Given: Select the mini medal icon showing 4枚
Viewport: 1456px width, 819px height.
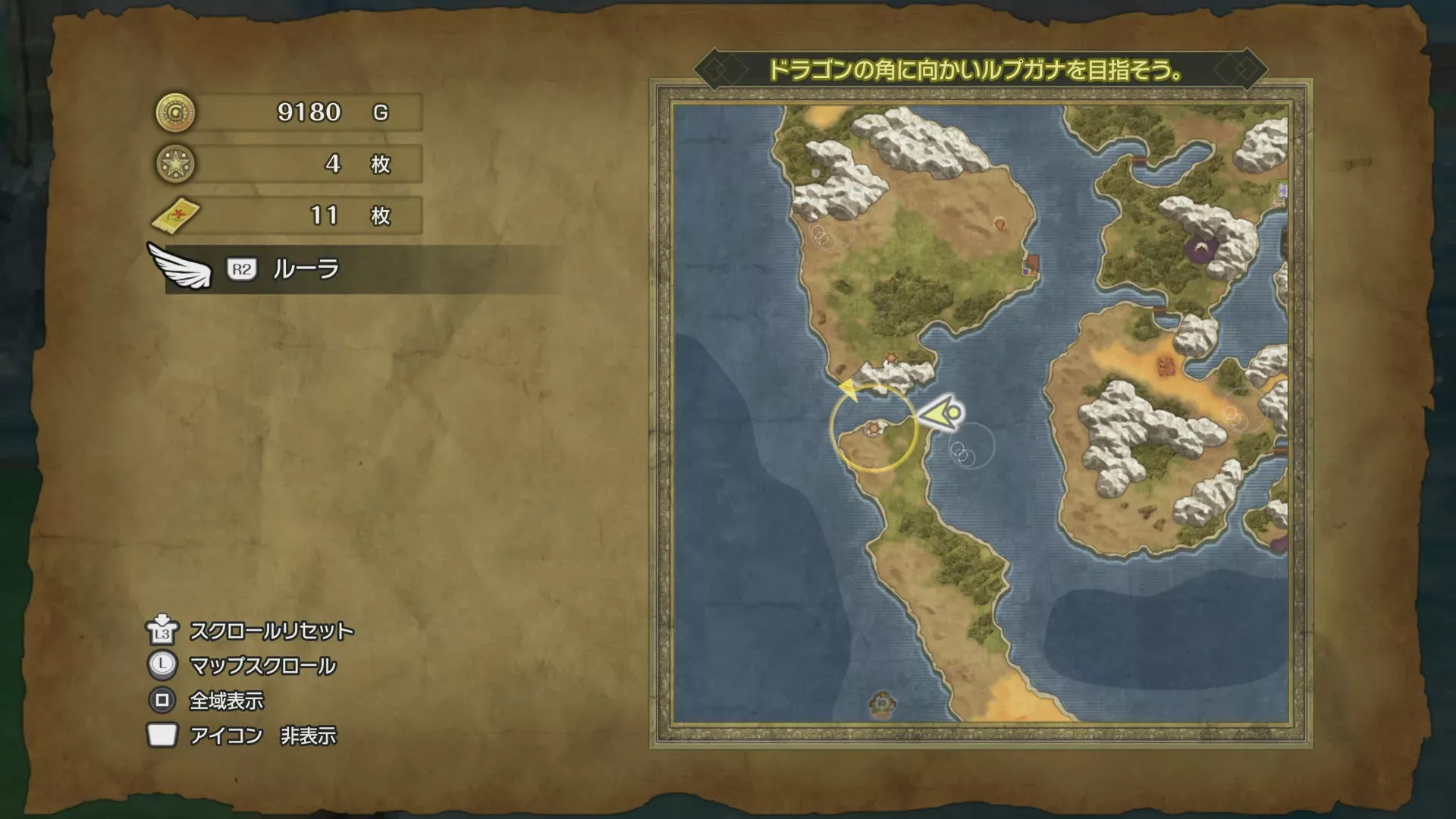Looking at the screenshot, I should [x=176, y=163].
